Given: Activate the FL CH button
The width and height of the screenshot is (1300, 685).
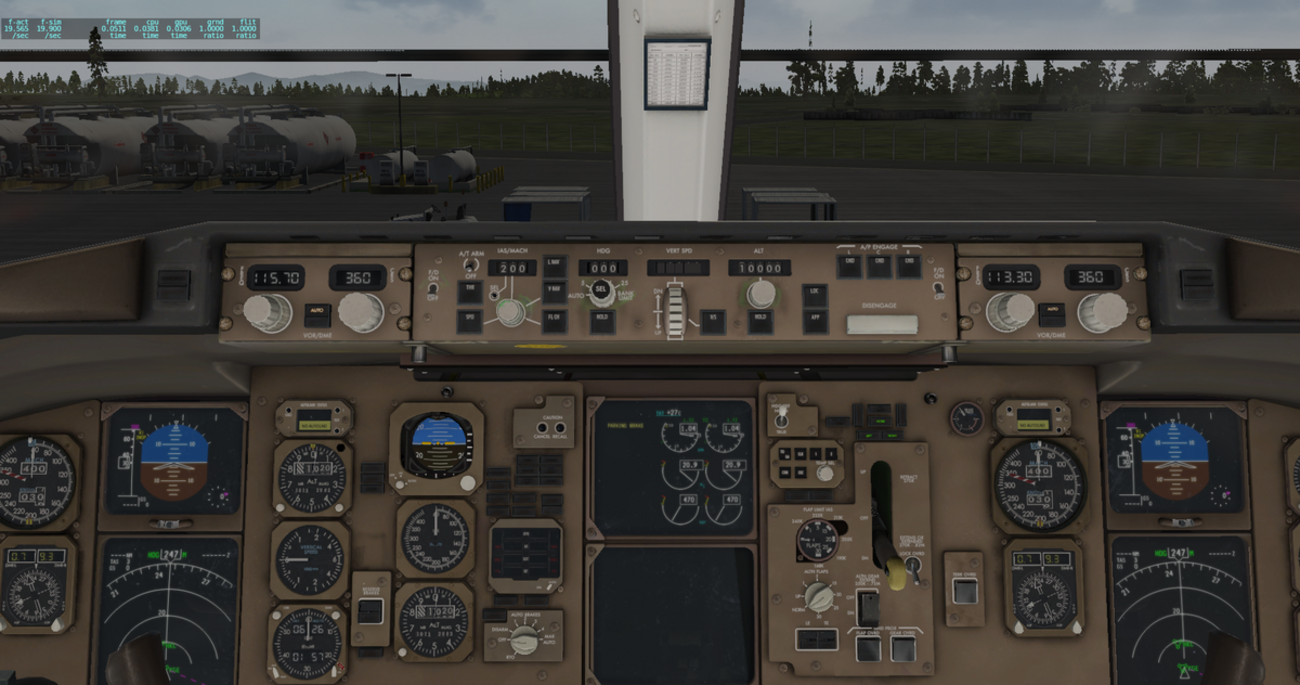Looking at the screenshot, I should coord(555,320).
